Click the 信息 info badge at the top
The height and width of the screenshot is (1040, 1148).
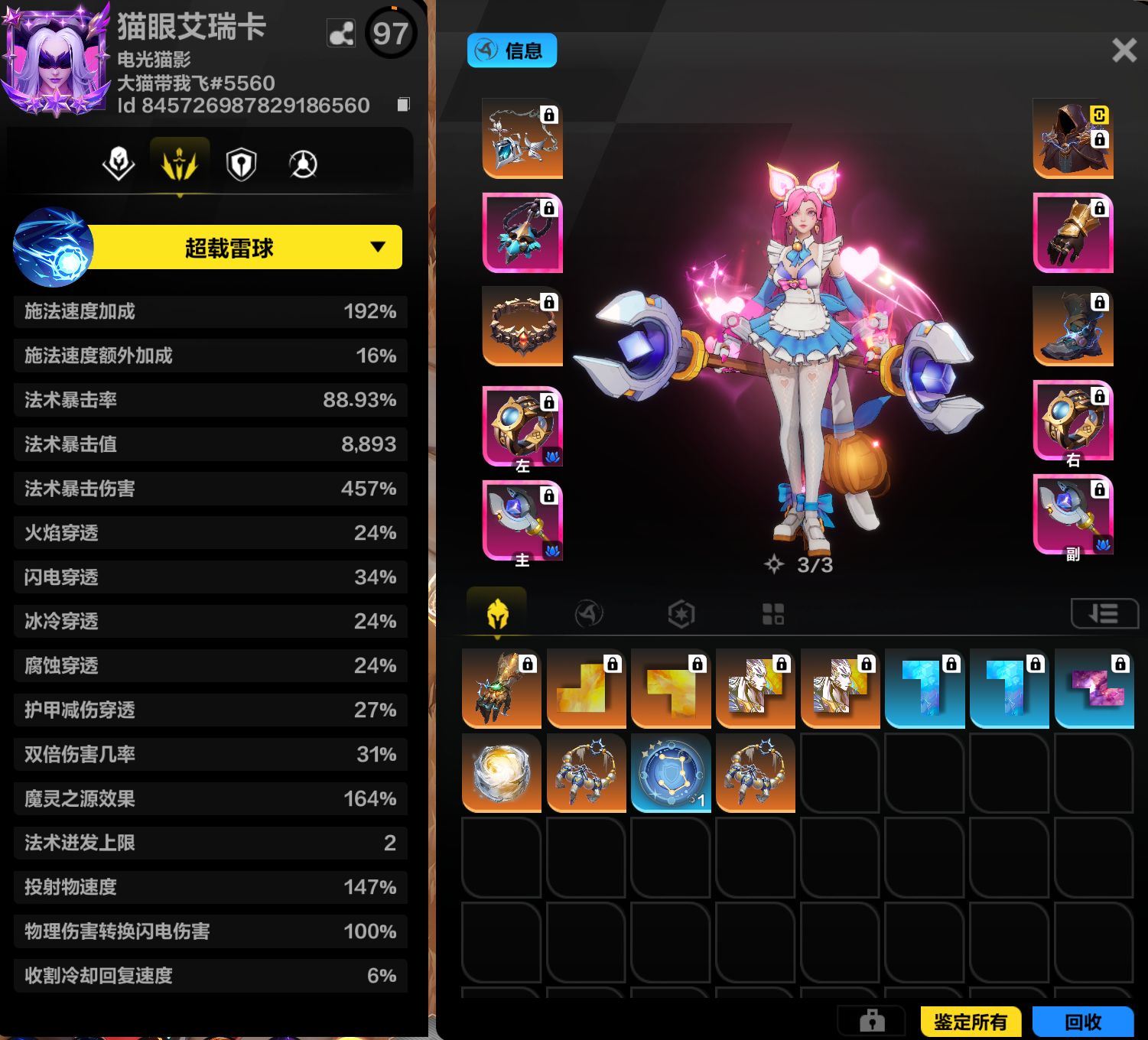click(512, 50)
